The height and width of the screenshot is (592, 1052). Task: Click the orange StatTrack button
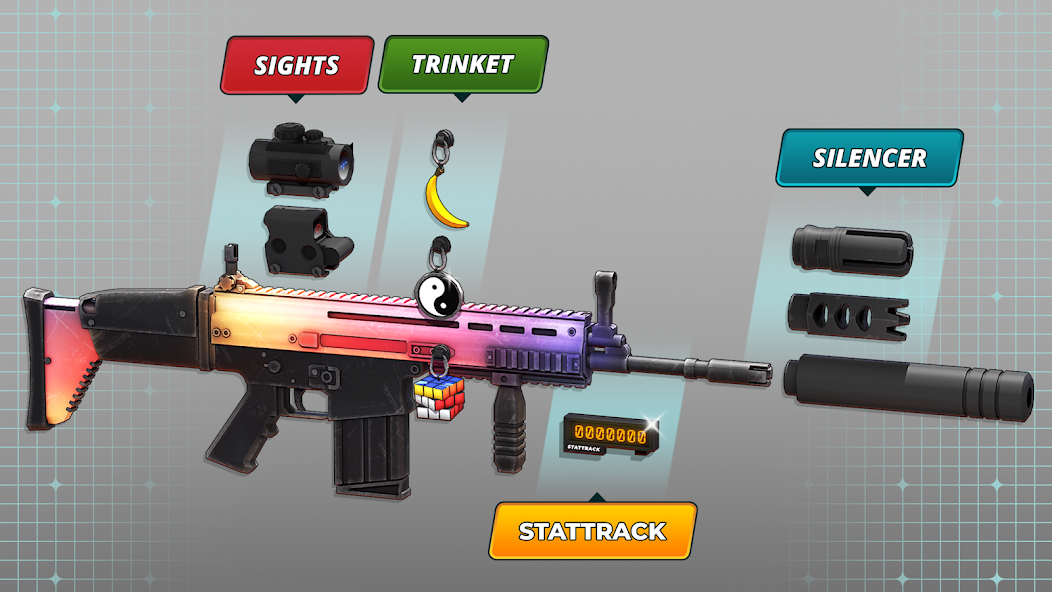tap(592, 531)
